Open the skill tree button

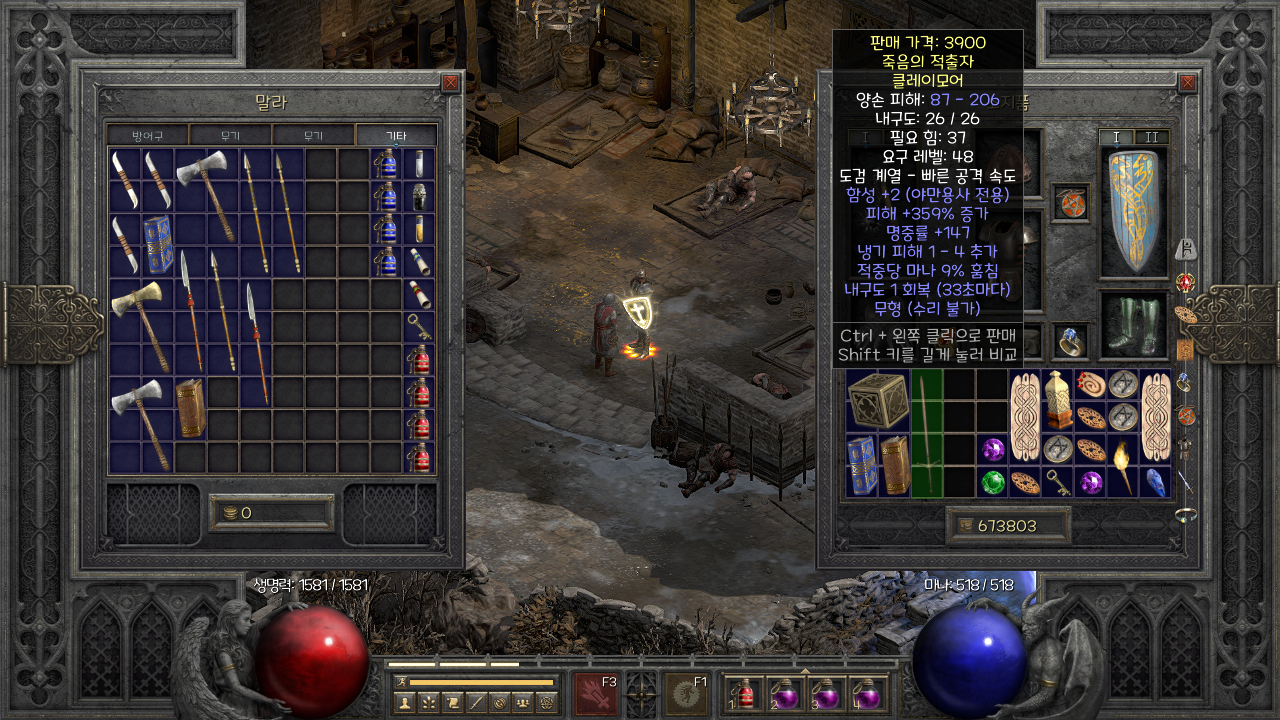(428, 703)
